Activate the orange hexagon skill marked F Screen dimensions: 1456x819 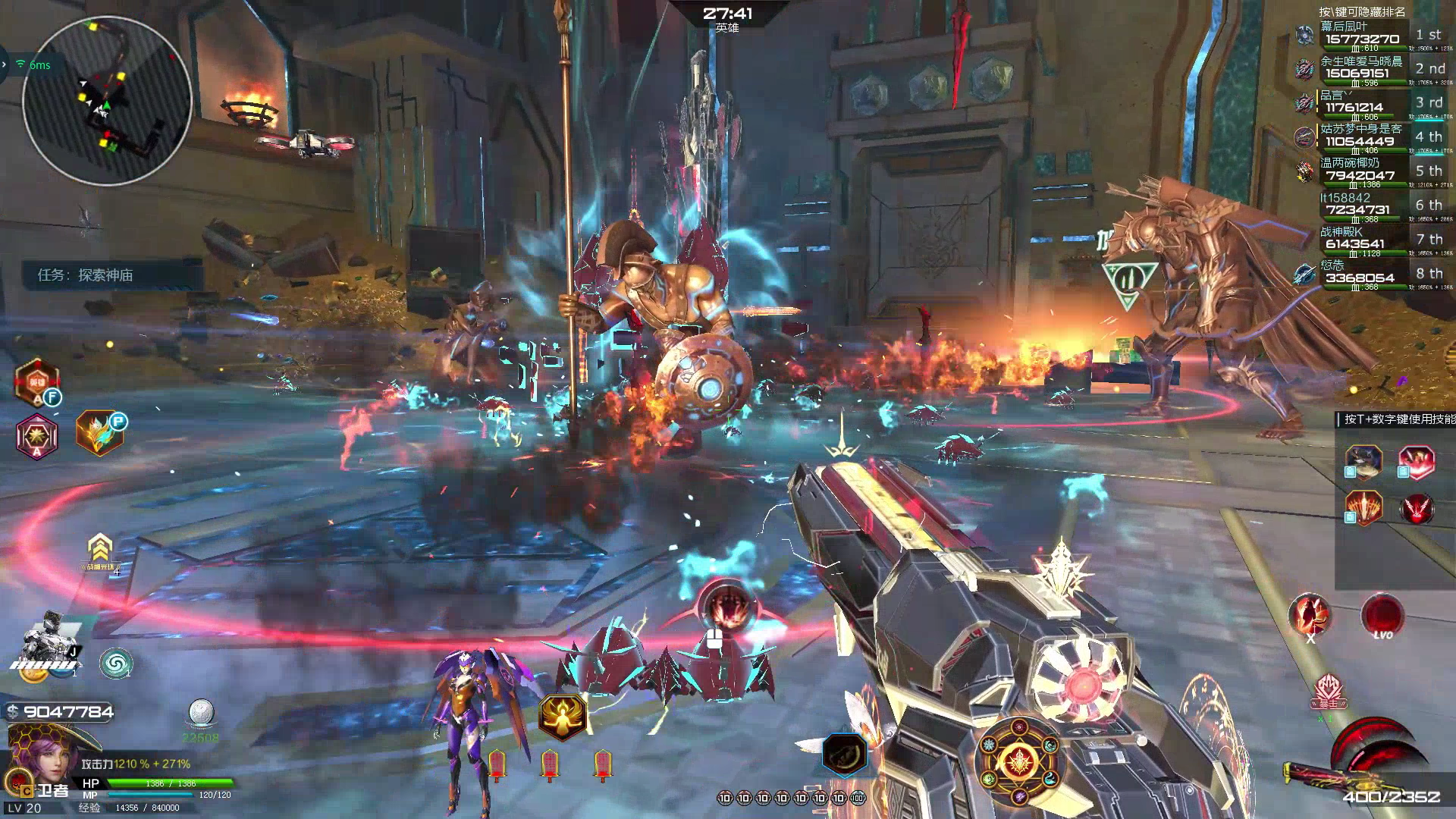pos(36,383)
